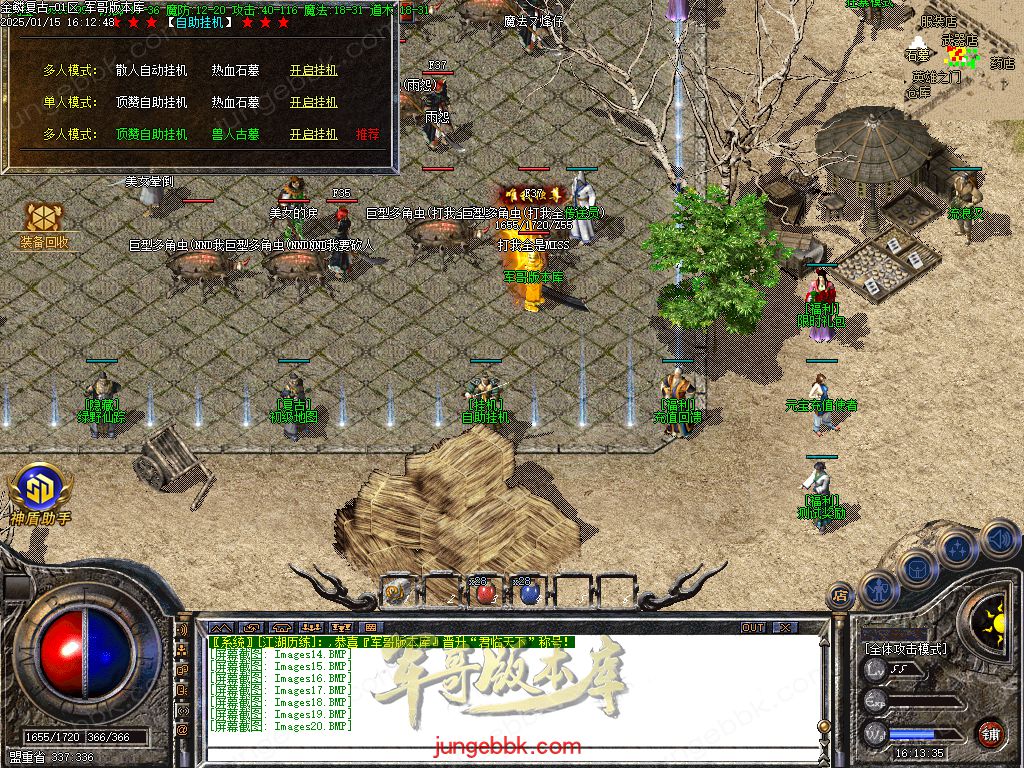Open the skills sparkle round button
Image resolution: width=1024 pixels, height=768 pixels.
957,548
